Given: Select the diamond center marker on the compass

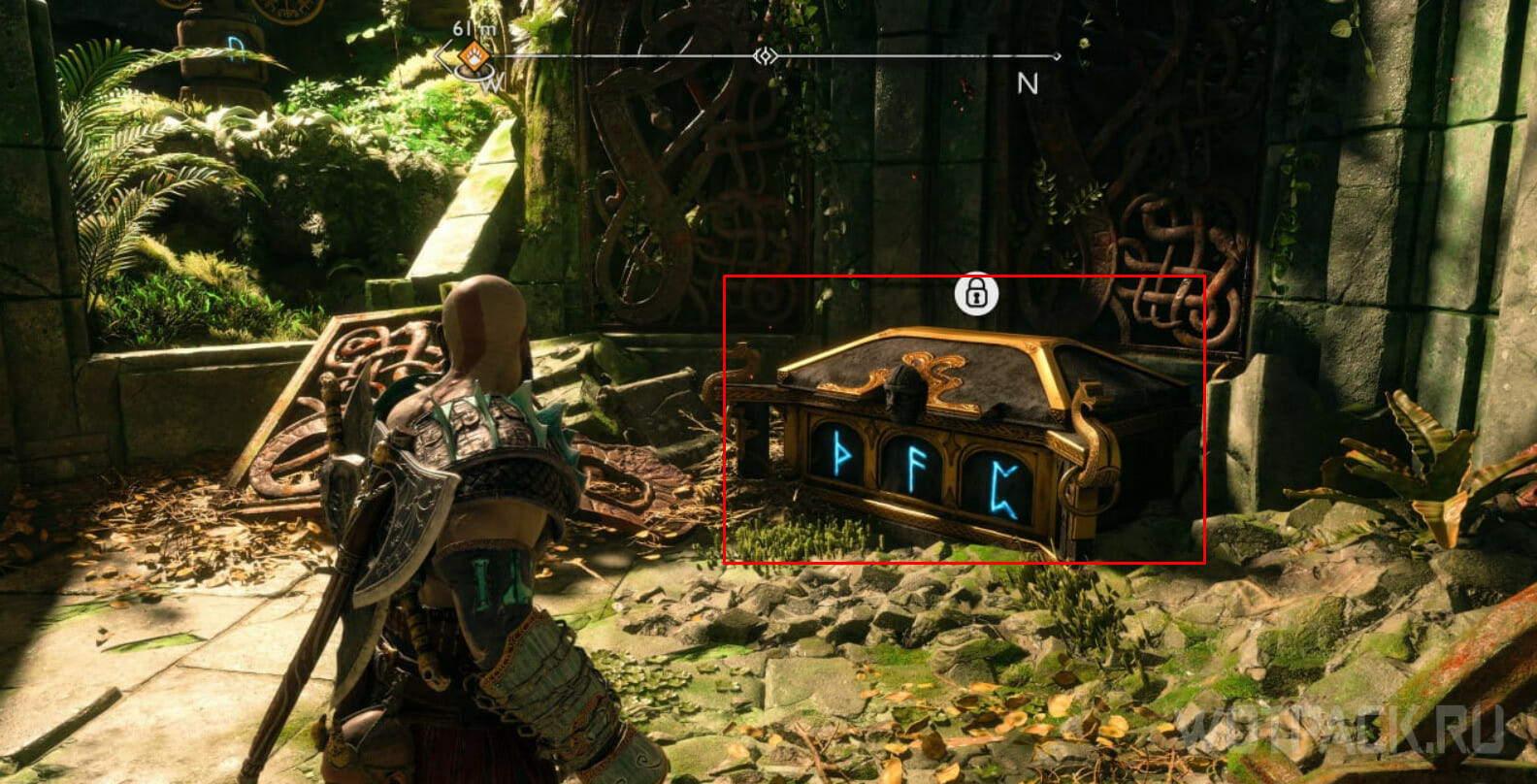Looking at the screenshot, I should (766, 56).
